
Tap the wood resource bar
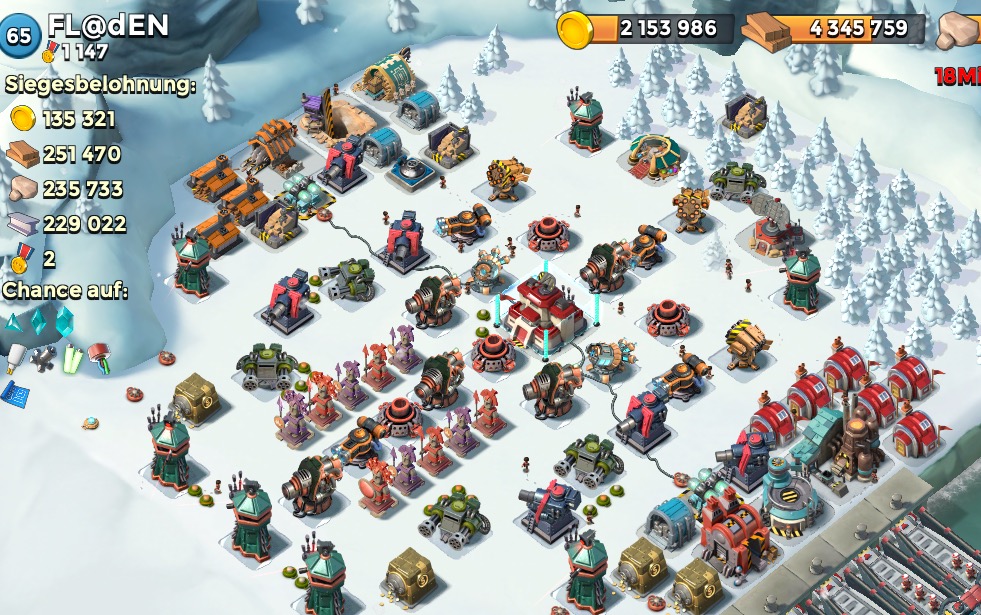click(836, 28)
